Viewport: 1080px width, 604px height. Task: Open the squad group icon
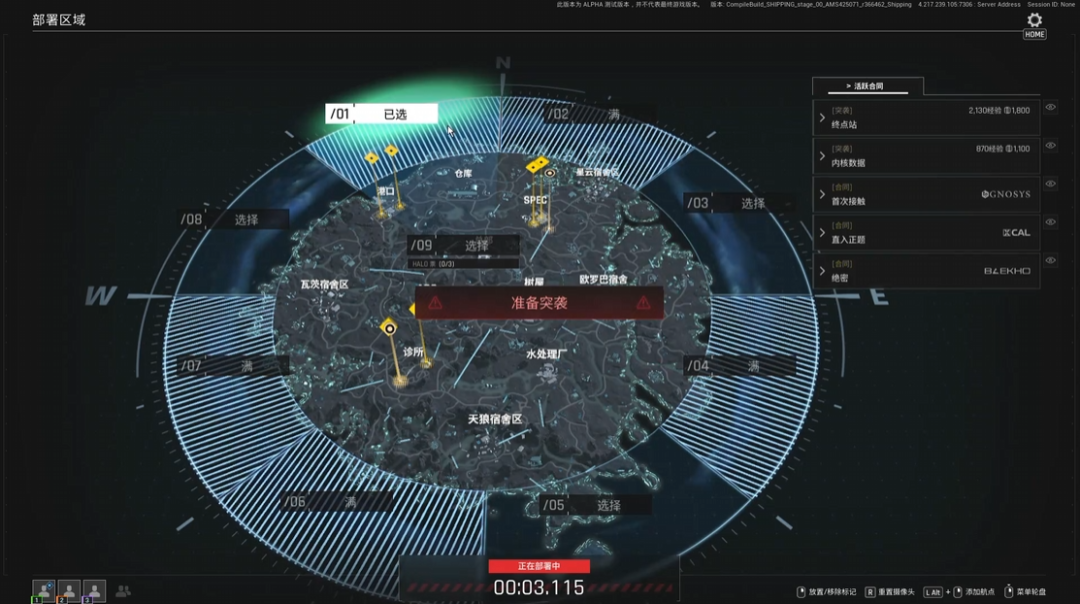coord(123,591)
